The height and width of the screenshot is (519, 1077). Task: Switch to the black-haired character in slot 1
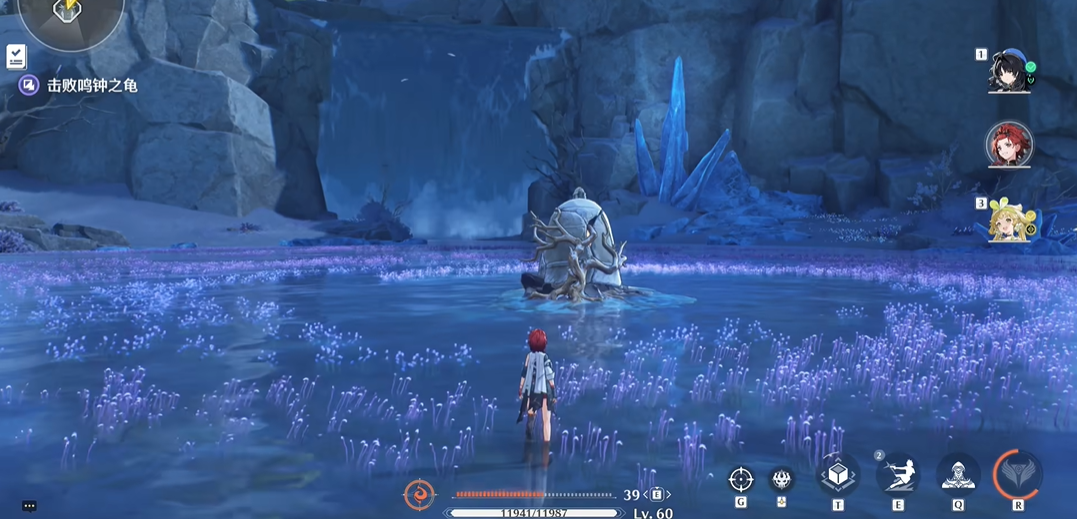click(1009, 70)
